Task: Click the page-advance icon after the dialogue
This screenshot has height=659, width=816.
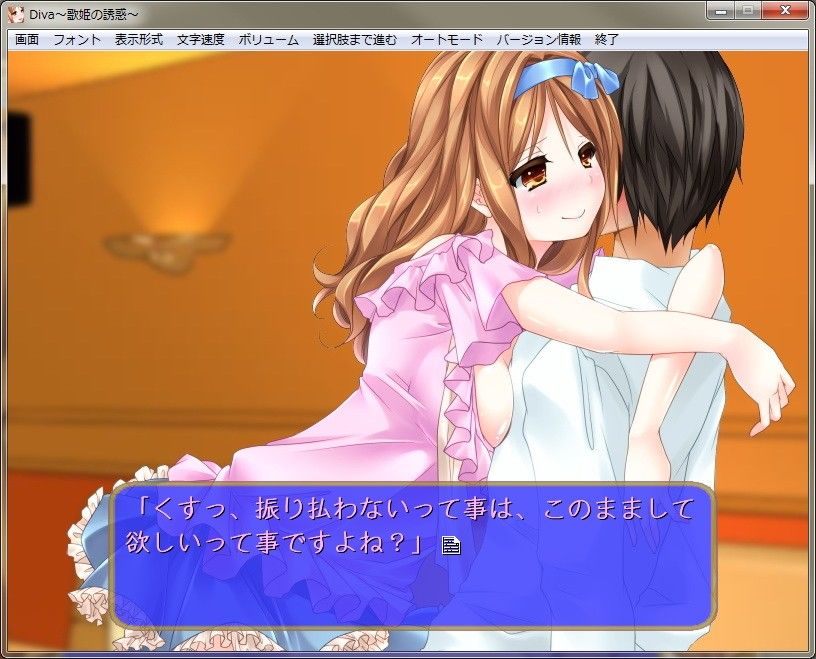Action: pos(450,545)
